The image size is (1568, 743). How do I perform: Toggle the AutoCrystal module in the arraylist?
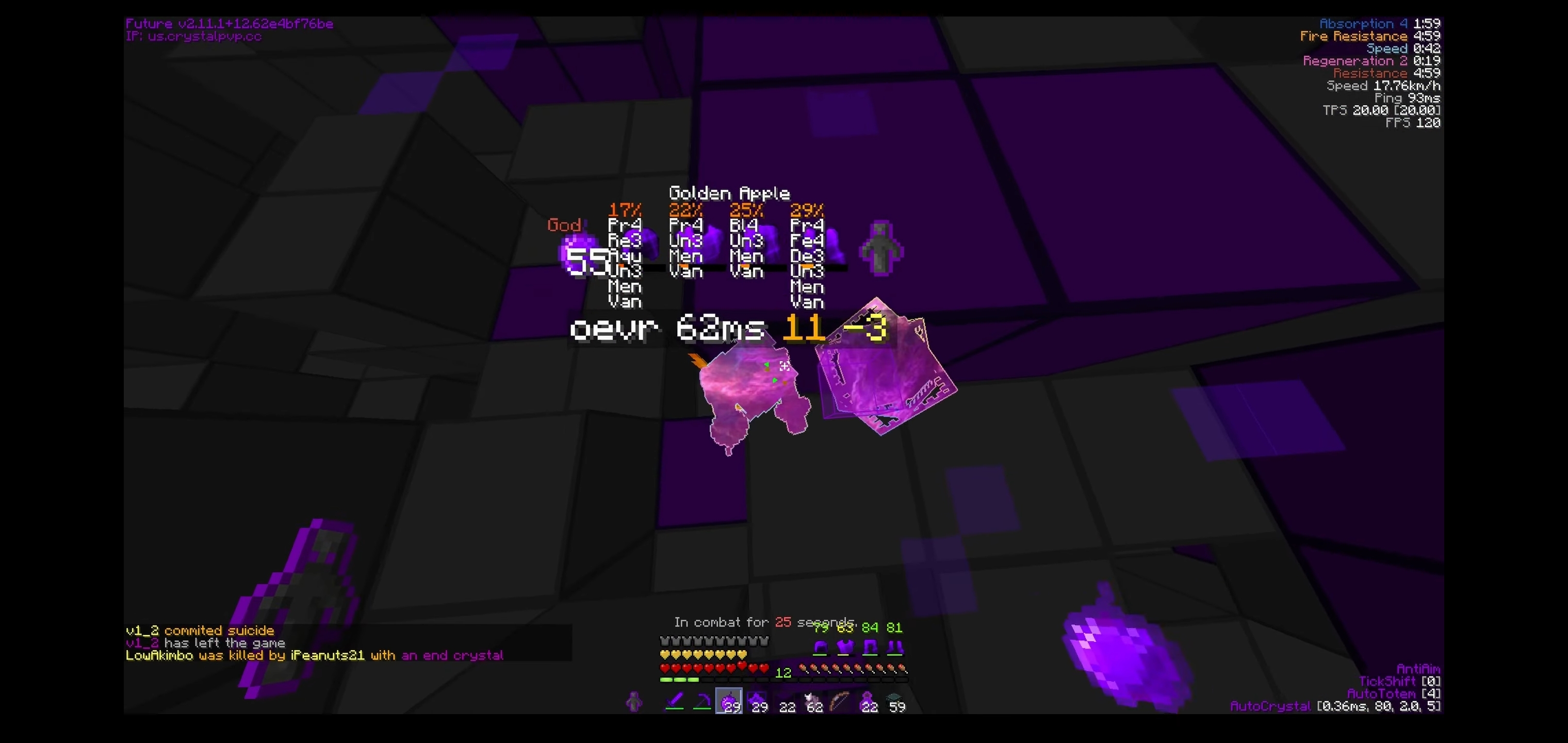[1272, 706]
